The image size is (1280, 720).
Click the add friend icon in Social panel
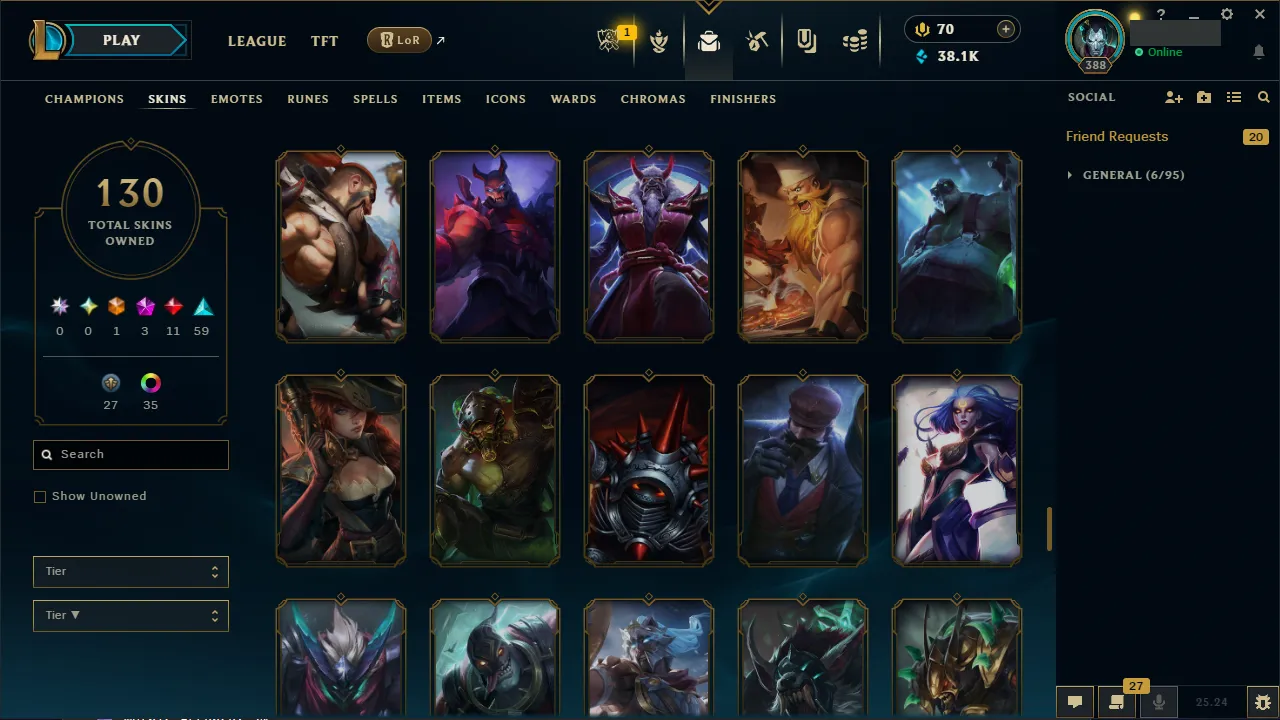pyautogui.click(x=1174, y=97)
